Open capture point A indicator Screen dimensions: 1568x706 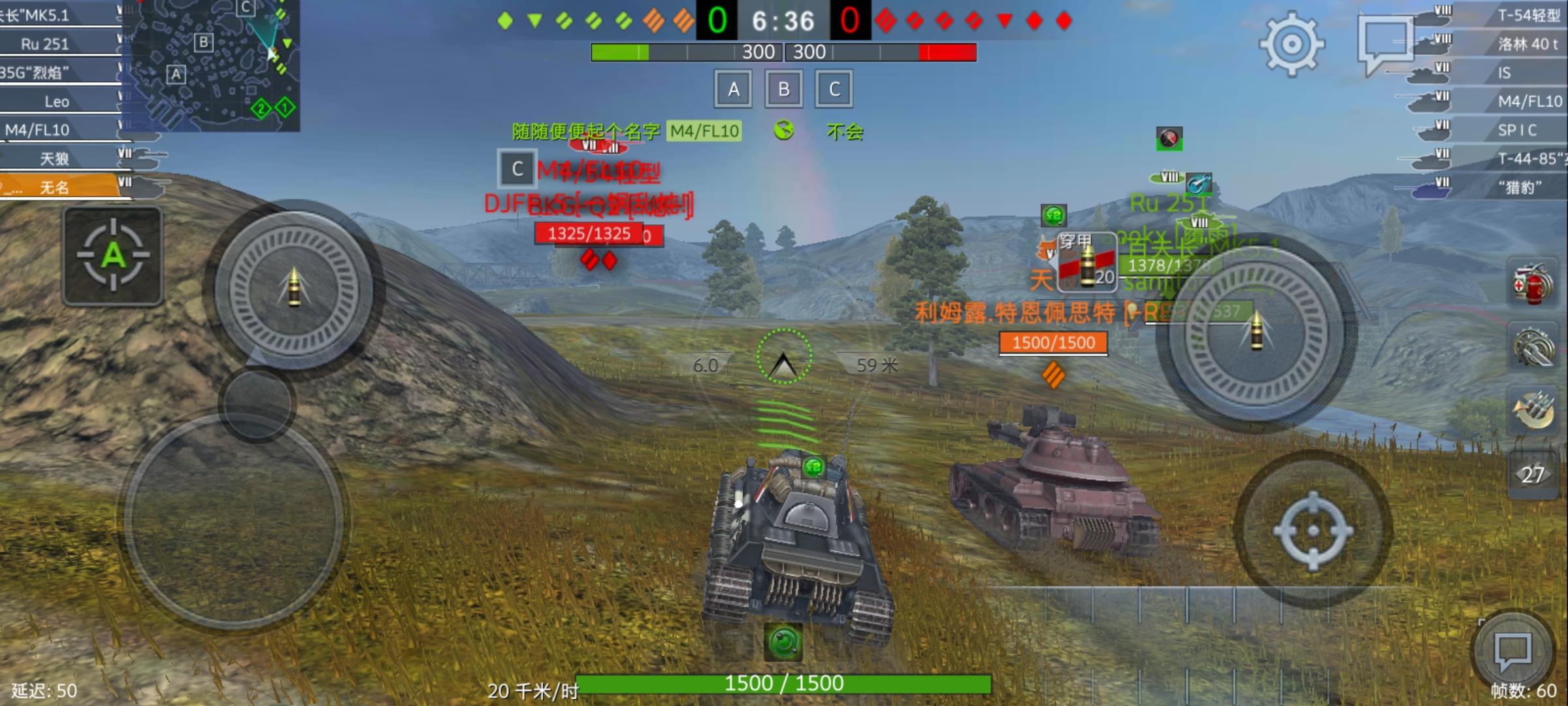(733, 90)
